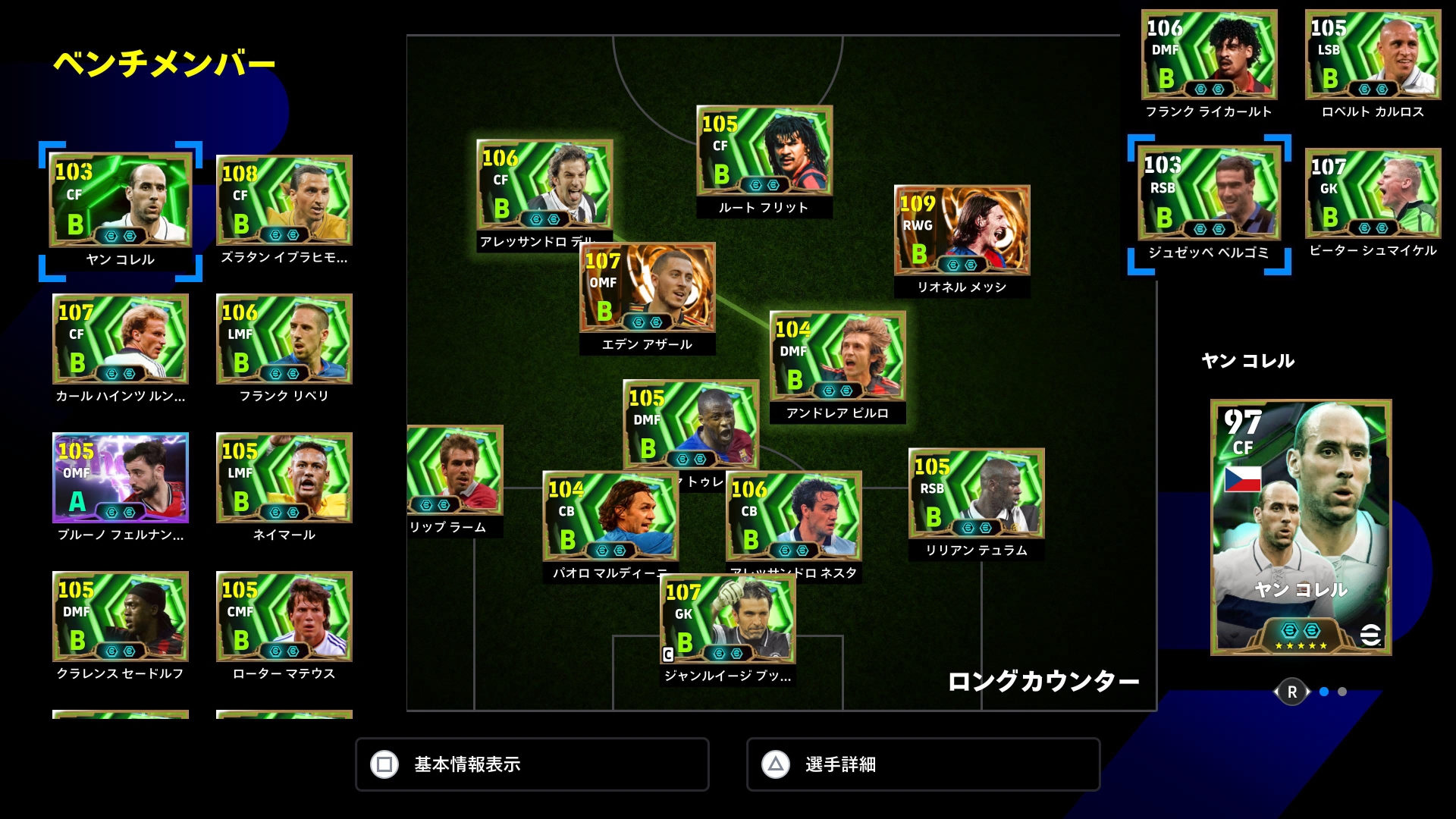Select Ruud Gullit's CF card
This screenshot has height=819, width=1456.
(764, 150)
